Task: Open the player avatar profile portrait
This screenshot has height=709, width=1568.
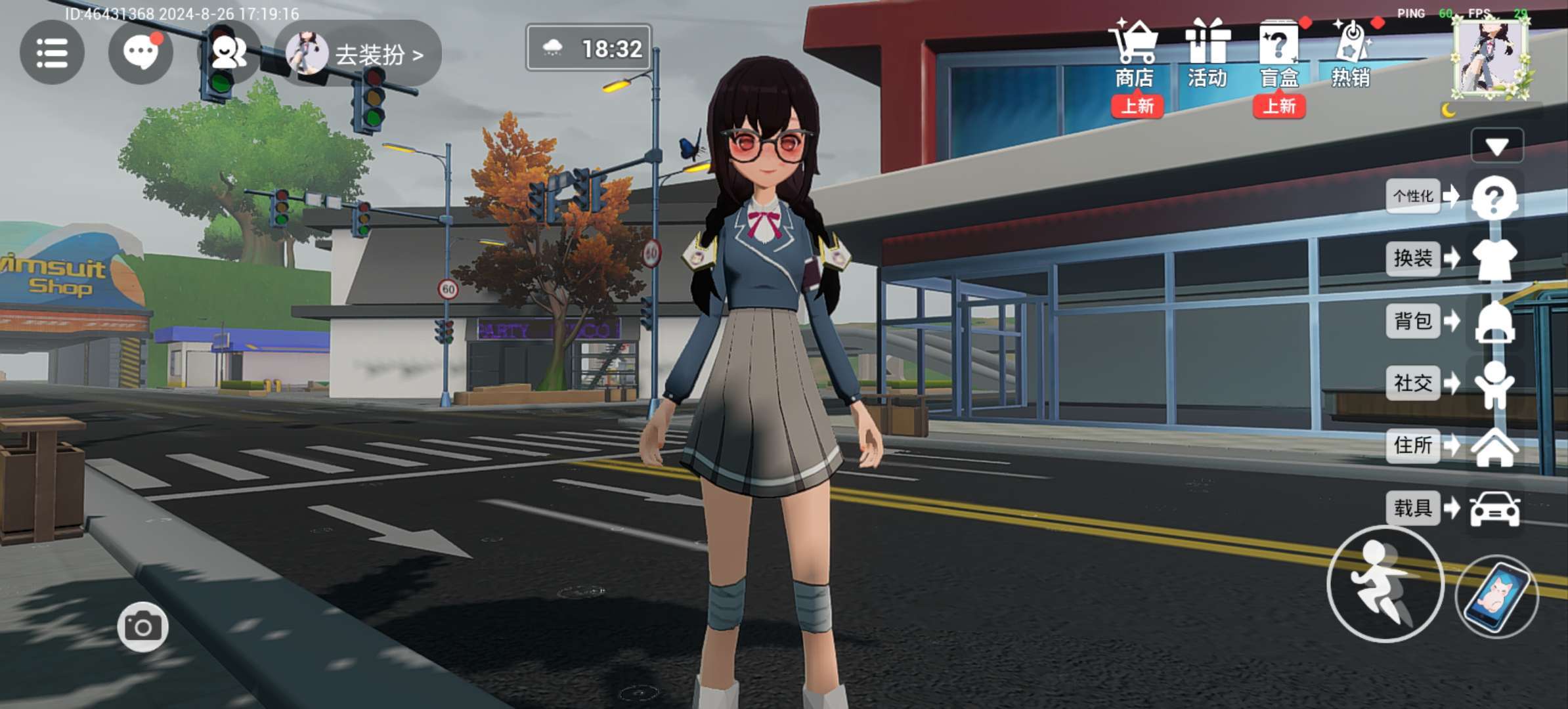Action: point(1490,58)
